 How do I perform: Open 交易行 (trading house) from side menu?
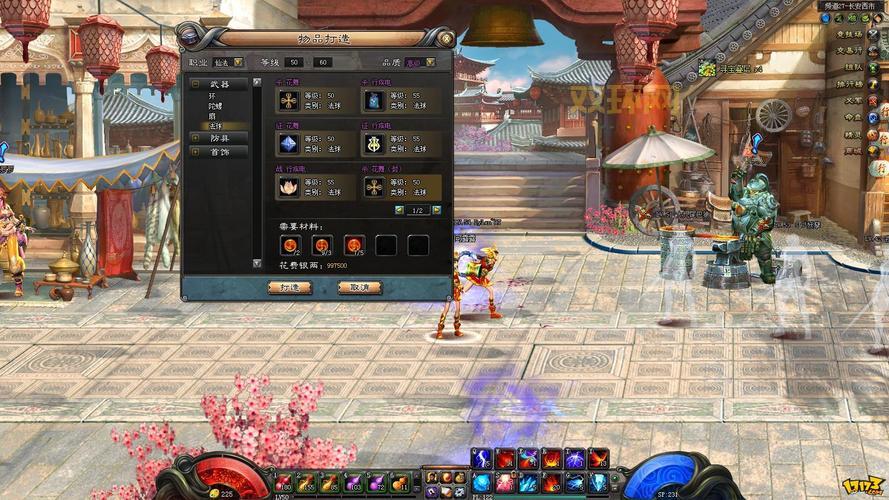(850, 49)
